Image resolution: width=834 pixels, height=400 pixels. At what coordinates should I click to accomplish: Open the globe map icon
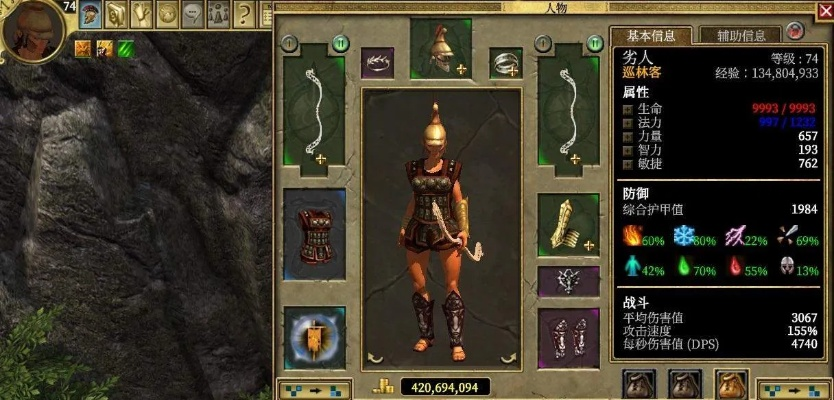(x=167, y=14)
